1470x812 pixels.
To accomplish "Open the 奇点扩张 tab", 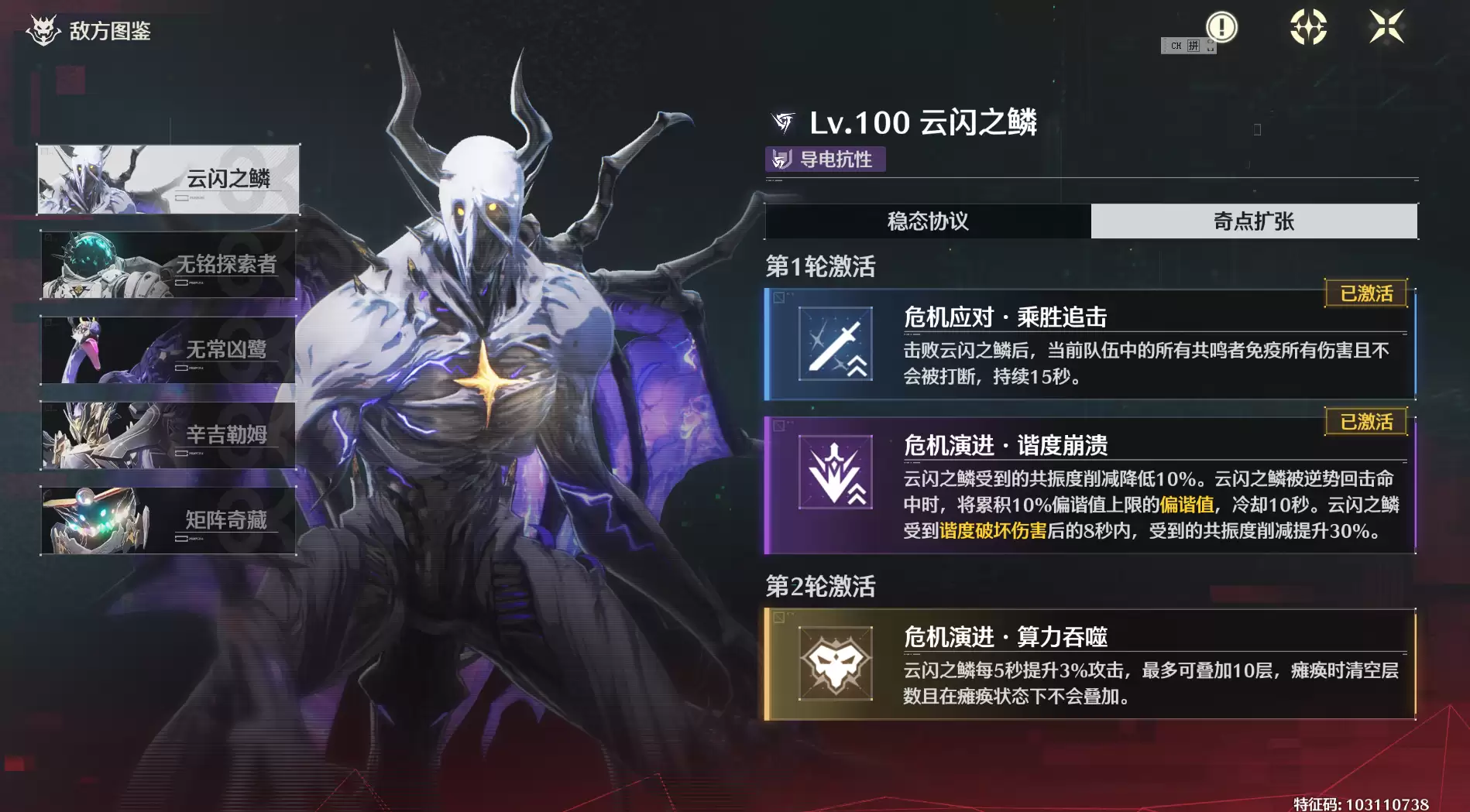I will (x=1255, y=221).
